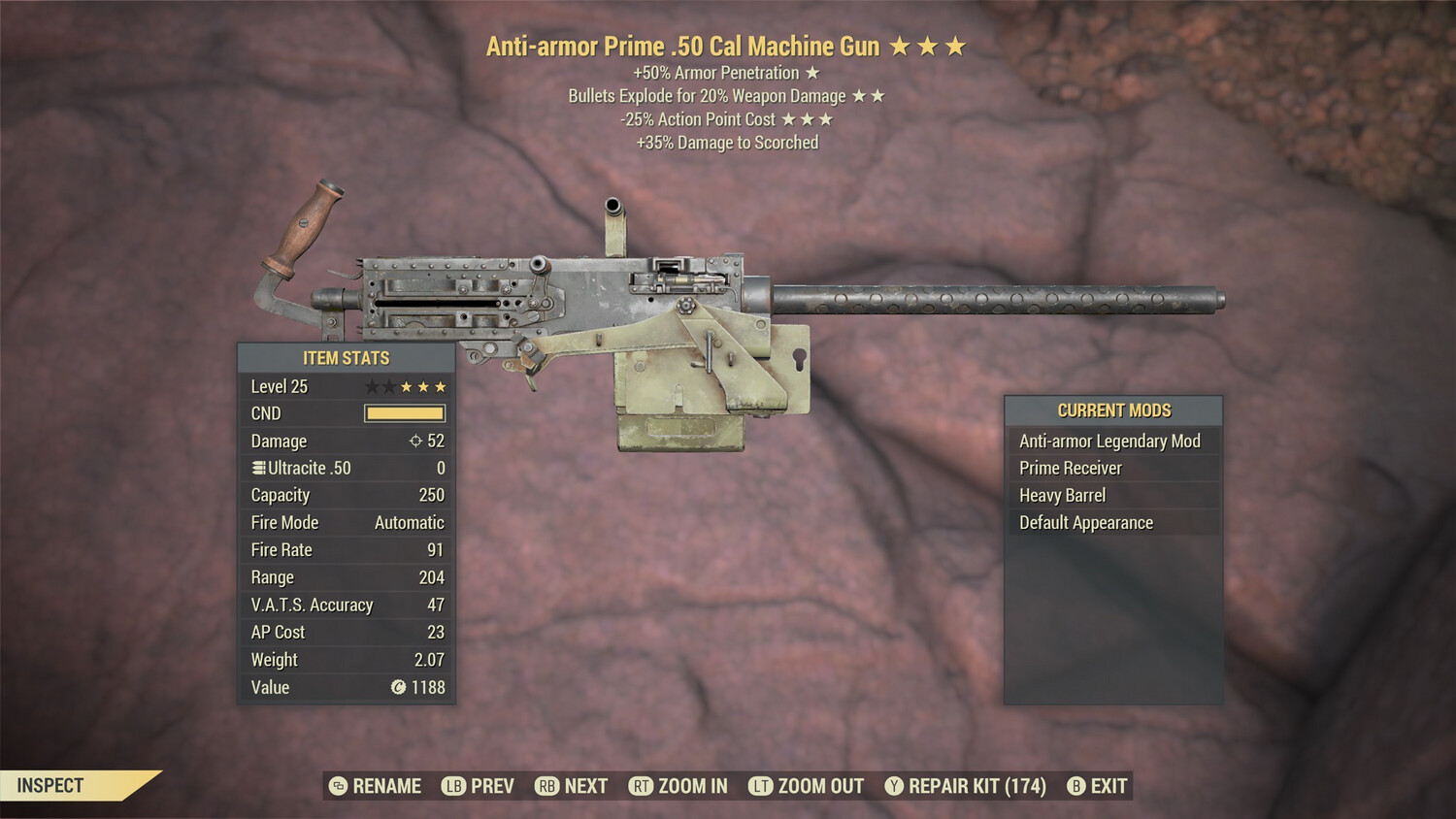Click the caps currency icon beside Value
The width and height of the screenshot is (1456, 819).
pos(401,688)
